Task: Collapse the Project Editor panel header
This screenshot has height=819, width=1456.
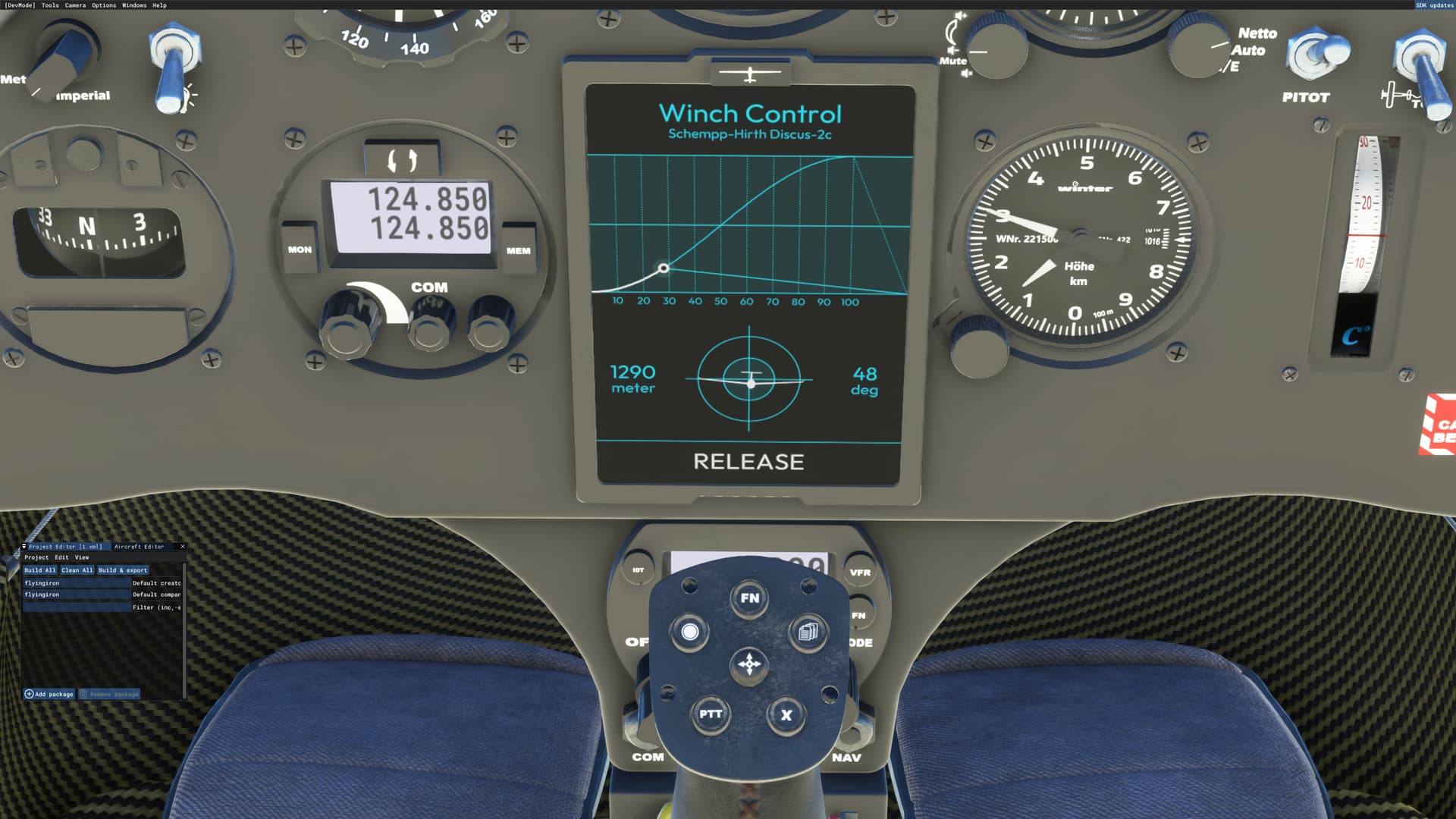Action: 24,546
